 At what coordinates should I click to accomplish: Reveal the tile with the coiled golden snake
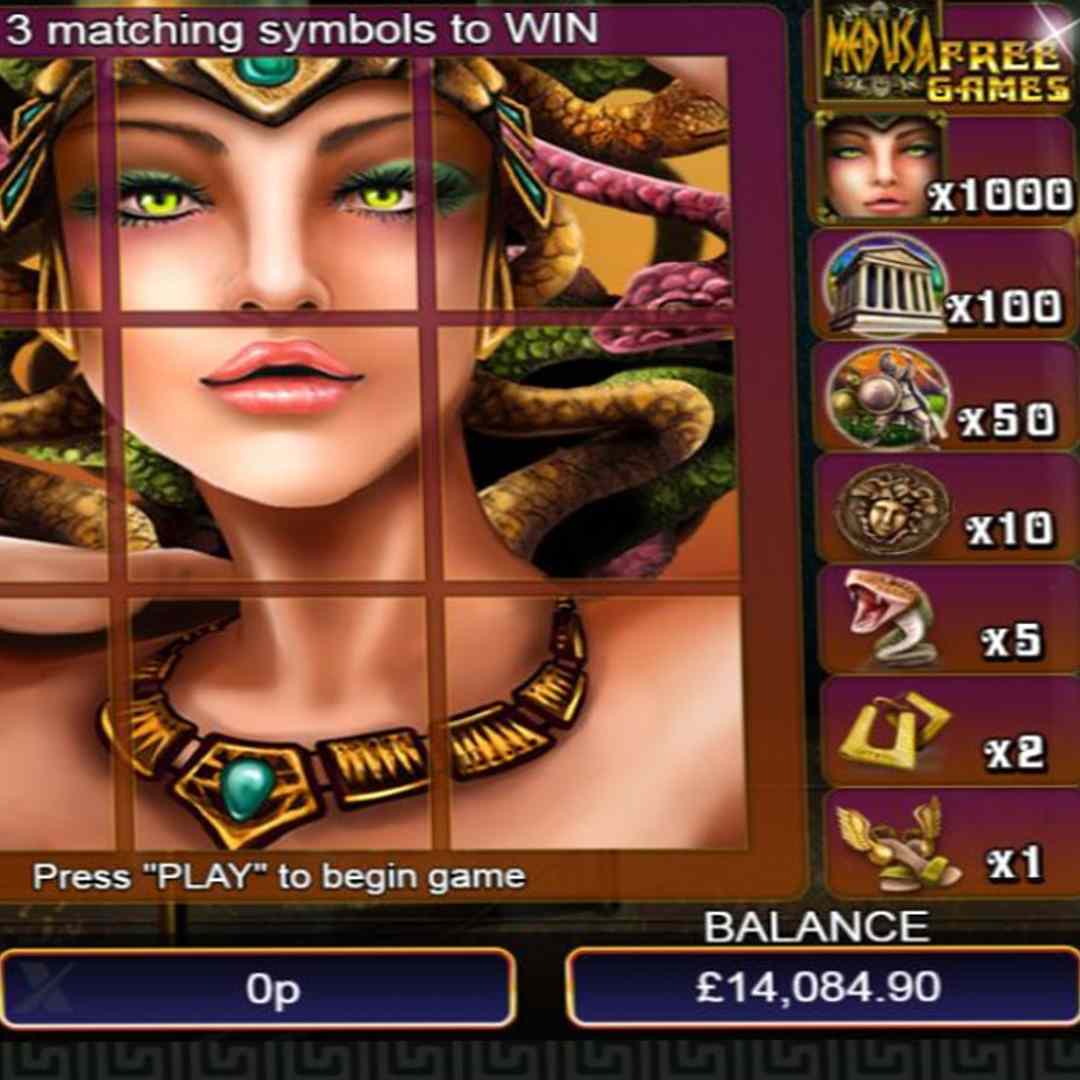click(x=590, y=452)
